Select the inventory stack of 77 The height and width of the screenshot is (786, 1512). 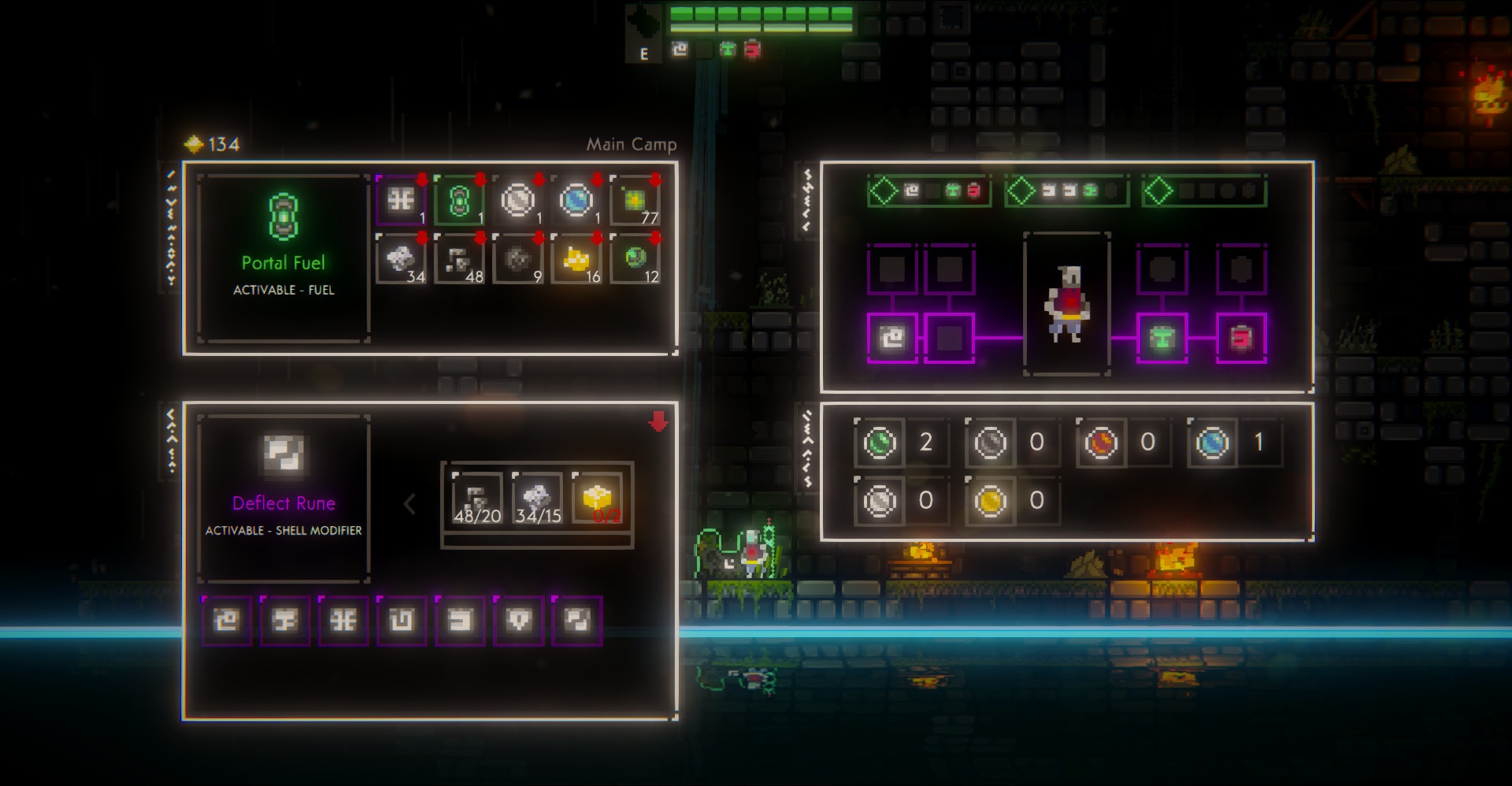pyautogui.click(x=636, y=201)
